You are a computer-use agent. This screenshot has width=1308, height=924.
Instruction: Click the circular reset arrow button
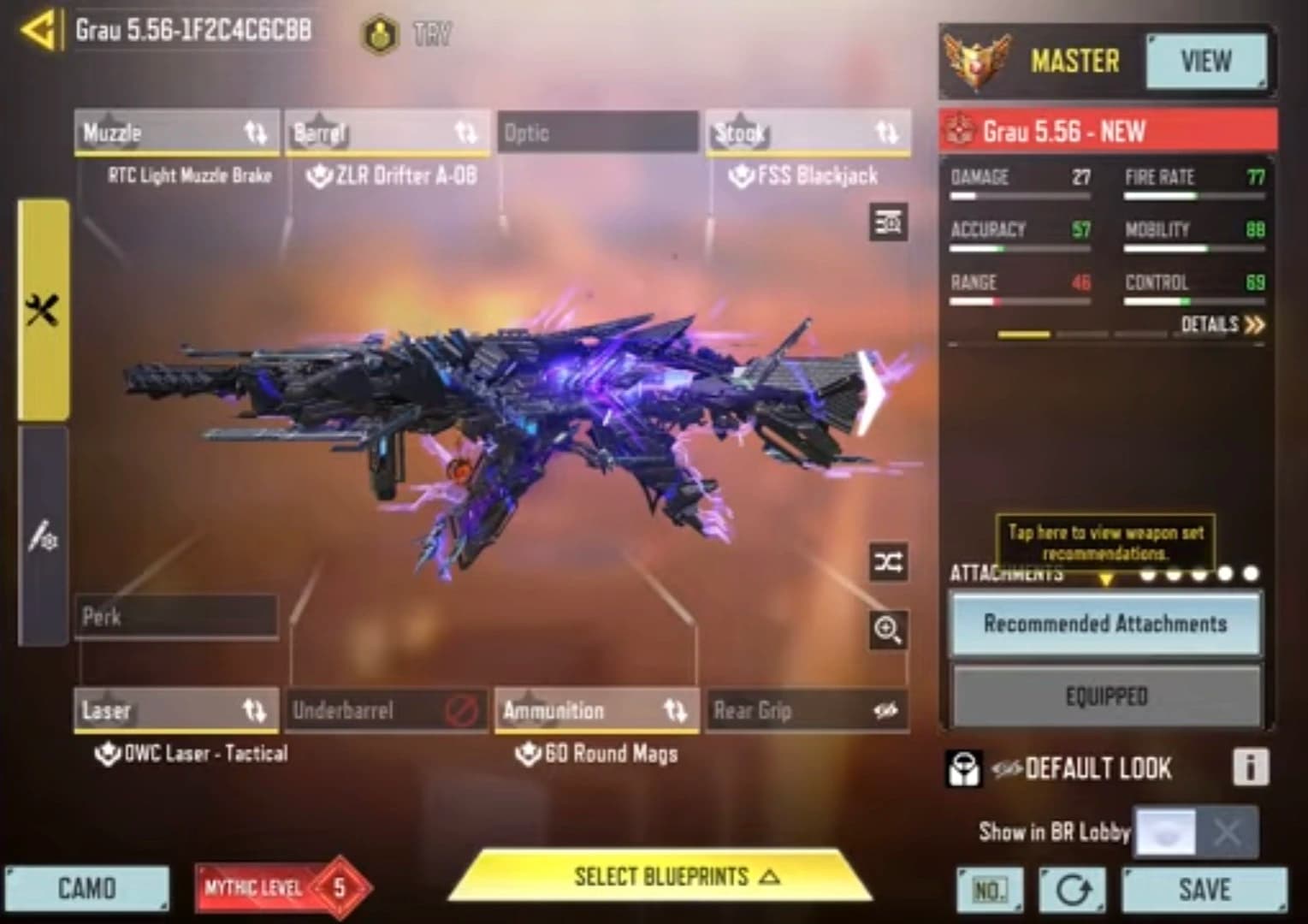(1073, 891)
